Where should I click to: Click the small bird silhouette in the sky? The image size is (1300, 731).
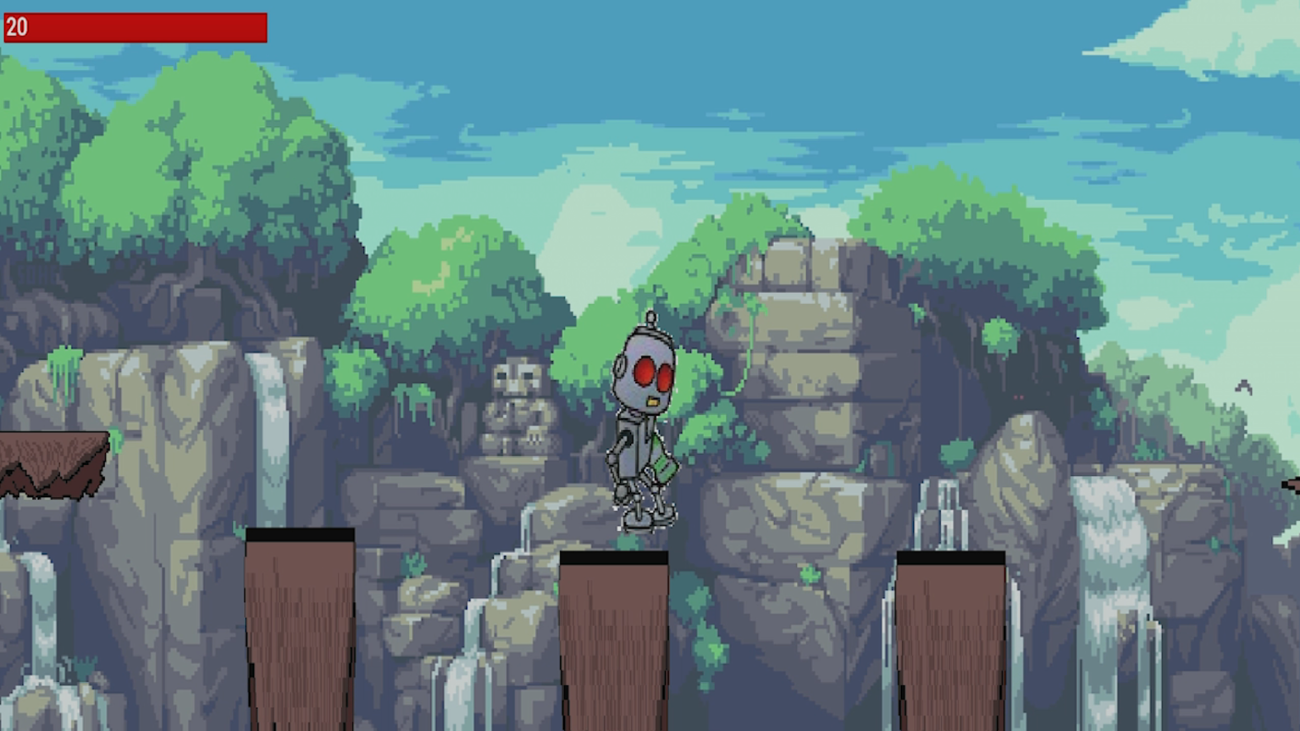click(x=1244, y=387)
